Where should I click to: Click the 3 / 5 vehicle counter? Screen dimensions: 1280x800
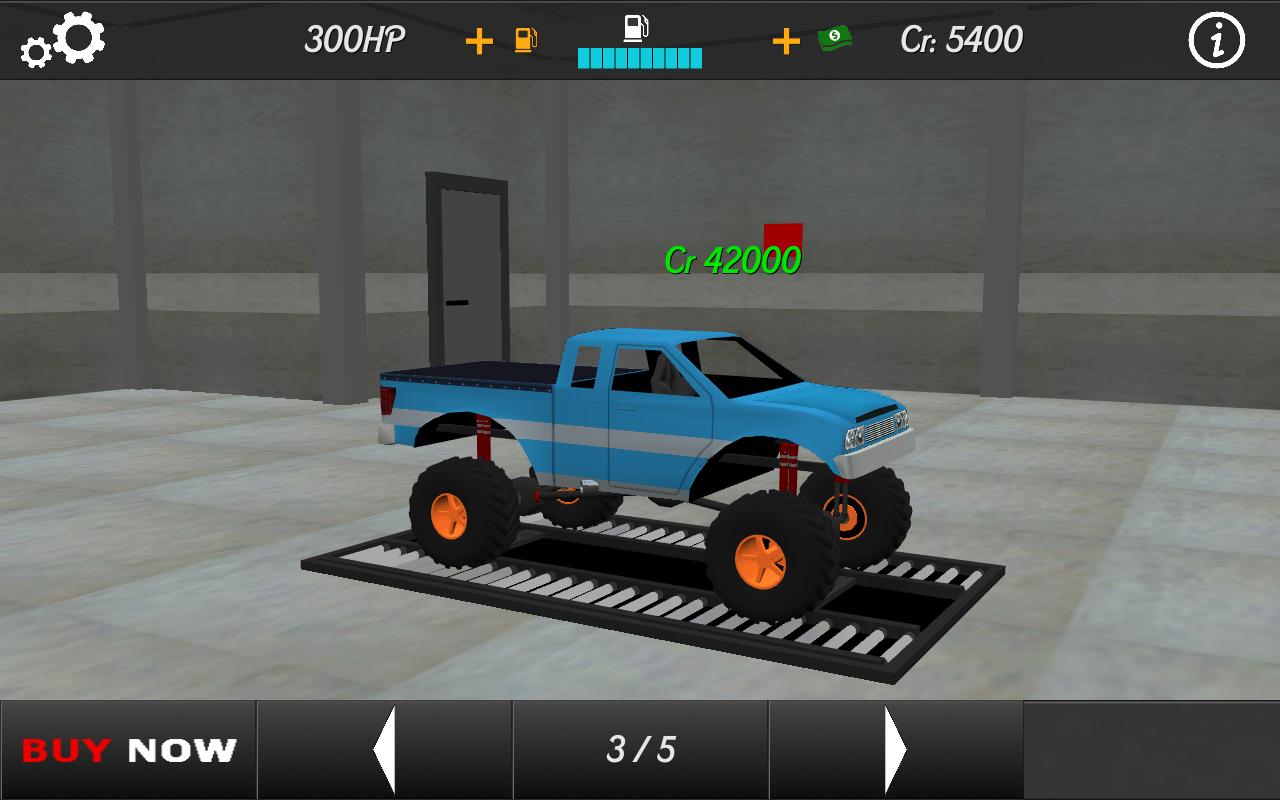point(640,750)
